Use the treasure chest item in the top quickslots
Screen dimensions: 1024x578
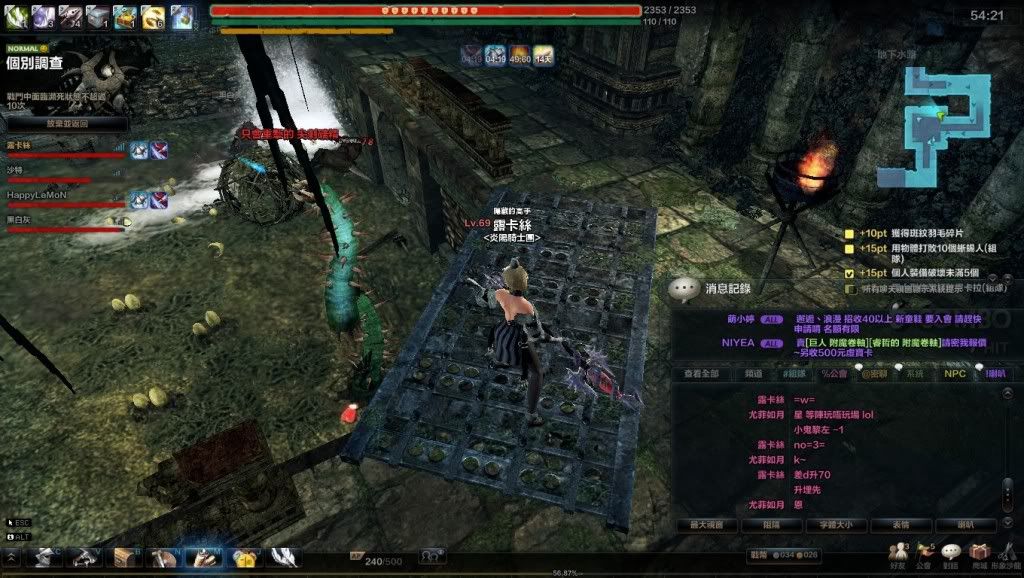click(x=125, y=15)
